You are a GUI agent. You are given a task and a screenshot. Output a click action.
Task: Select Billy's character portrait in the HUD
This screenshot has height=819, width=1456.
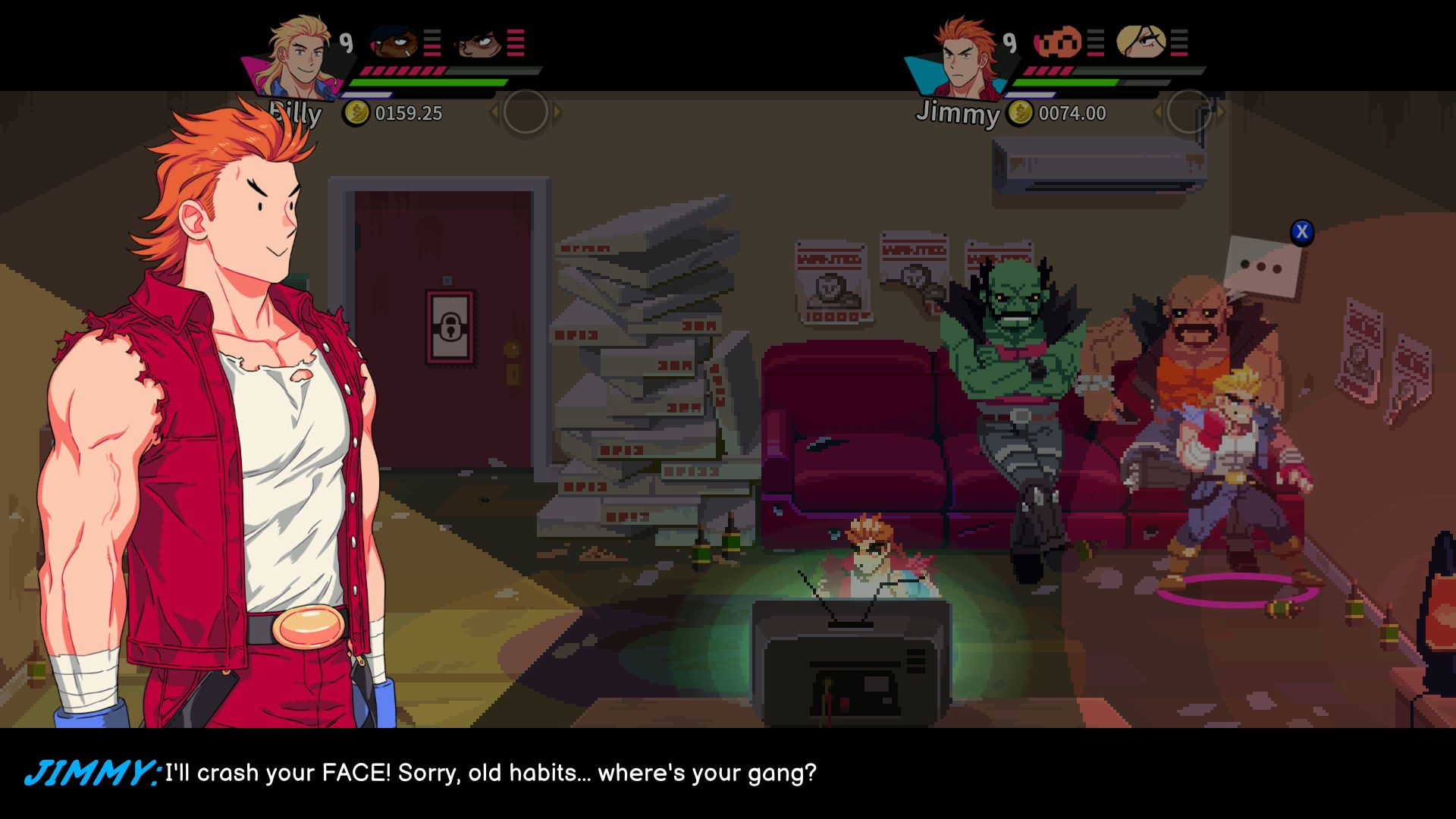(300, 53)
